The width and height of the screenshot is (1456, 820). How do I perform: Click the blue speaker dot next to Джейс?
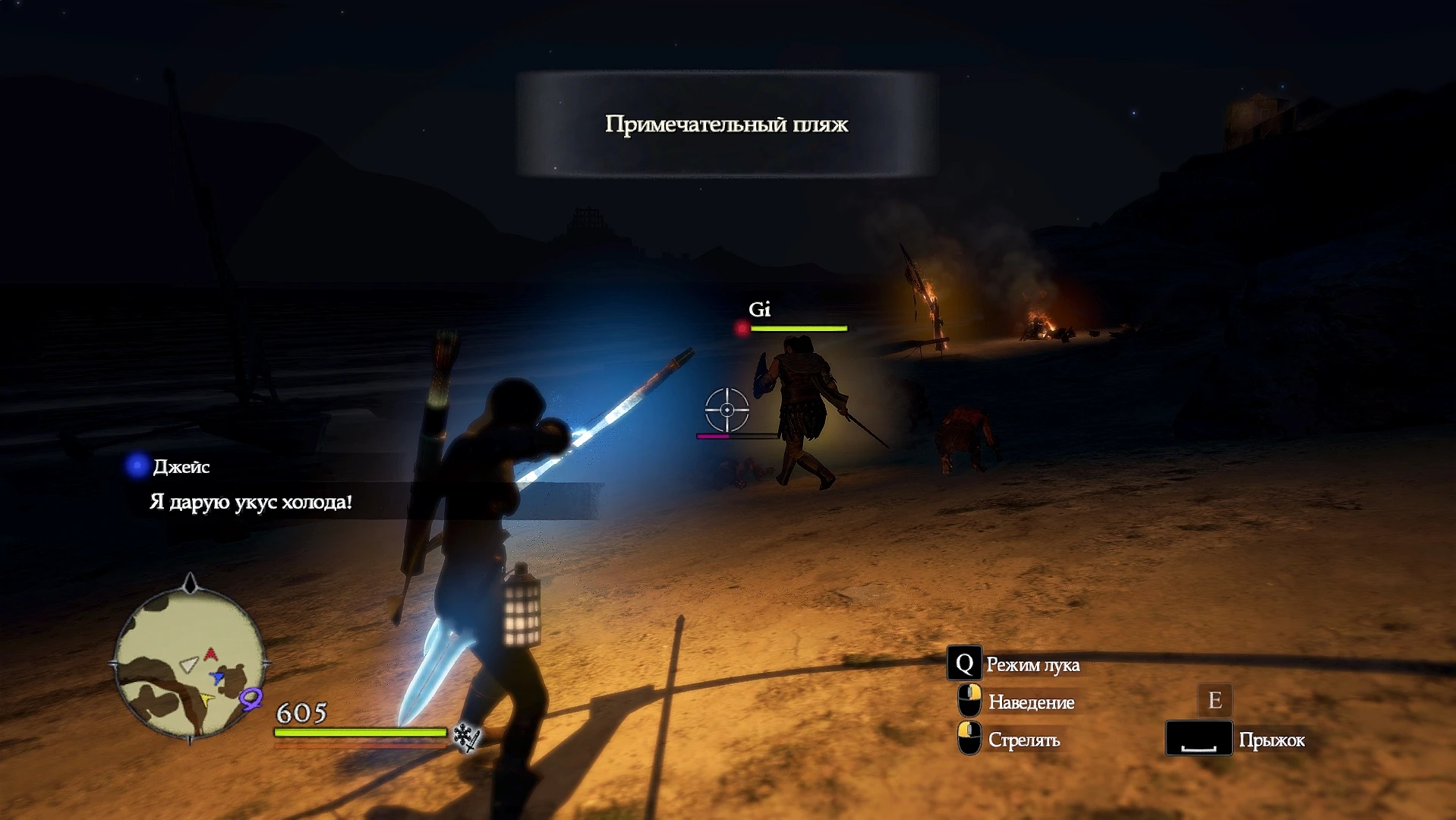137,466
